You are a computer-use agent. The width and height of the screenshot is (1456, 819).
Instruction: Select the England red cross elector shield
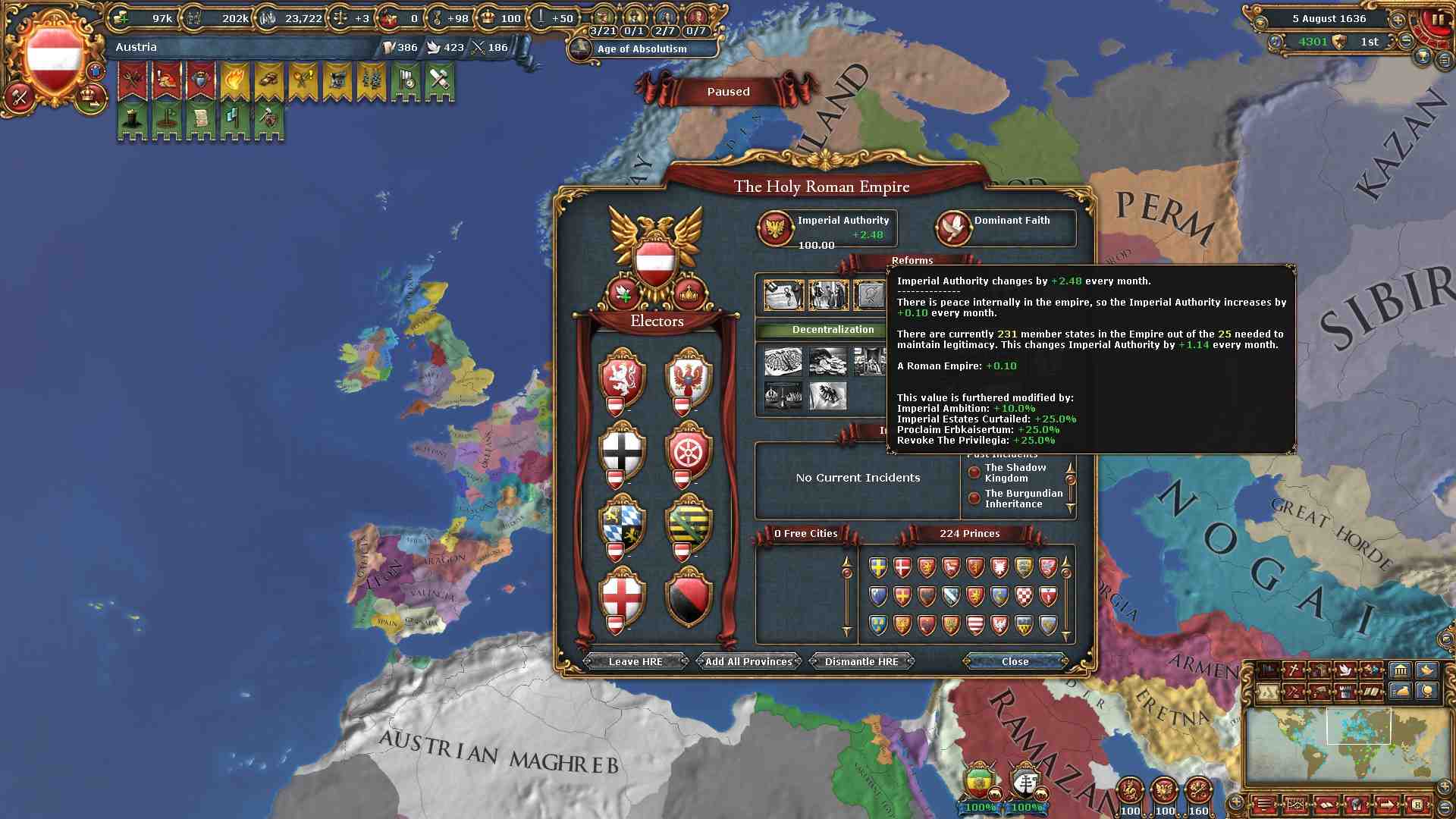[623, 596]
